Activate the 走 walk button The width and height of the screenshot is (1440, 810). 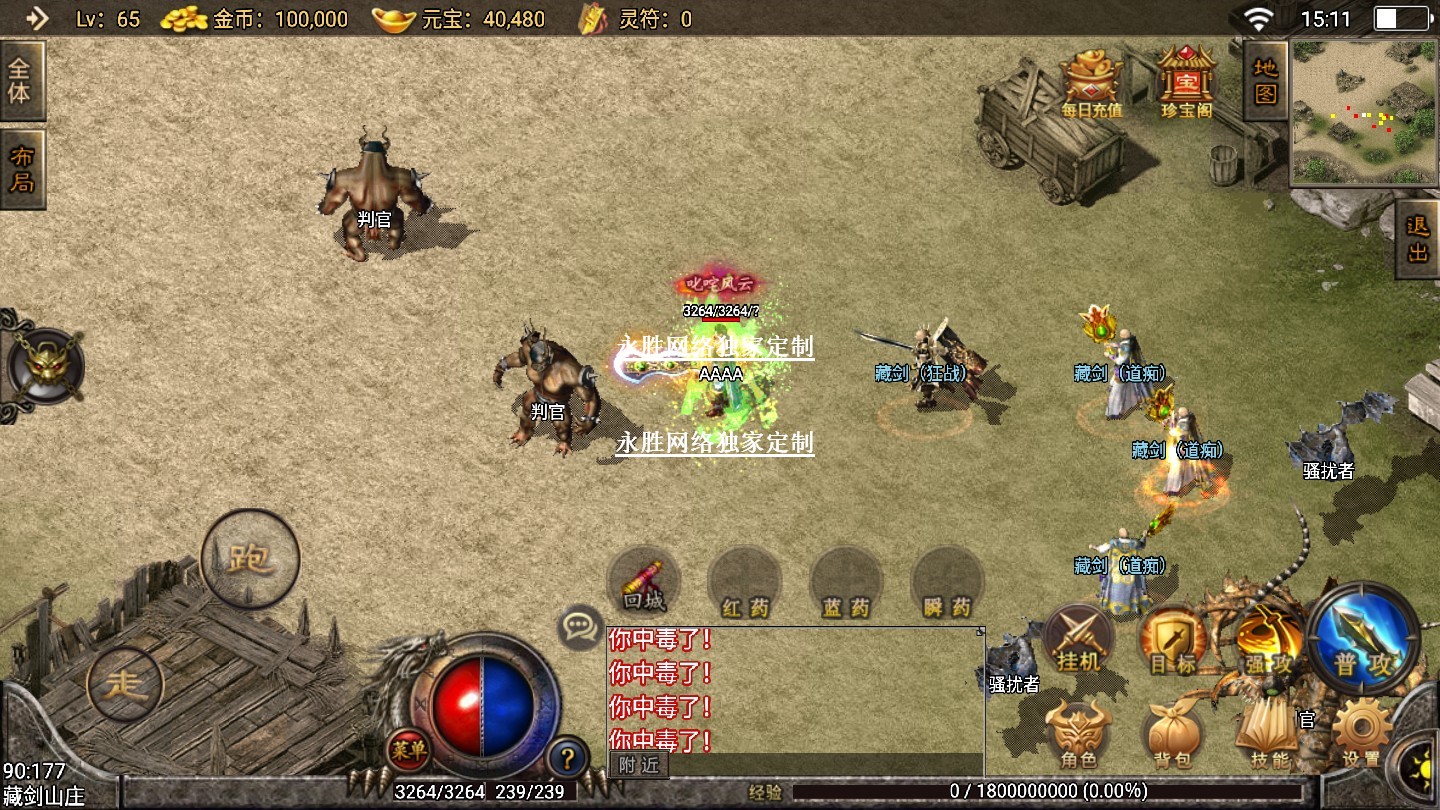click(x=125, y=685)
